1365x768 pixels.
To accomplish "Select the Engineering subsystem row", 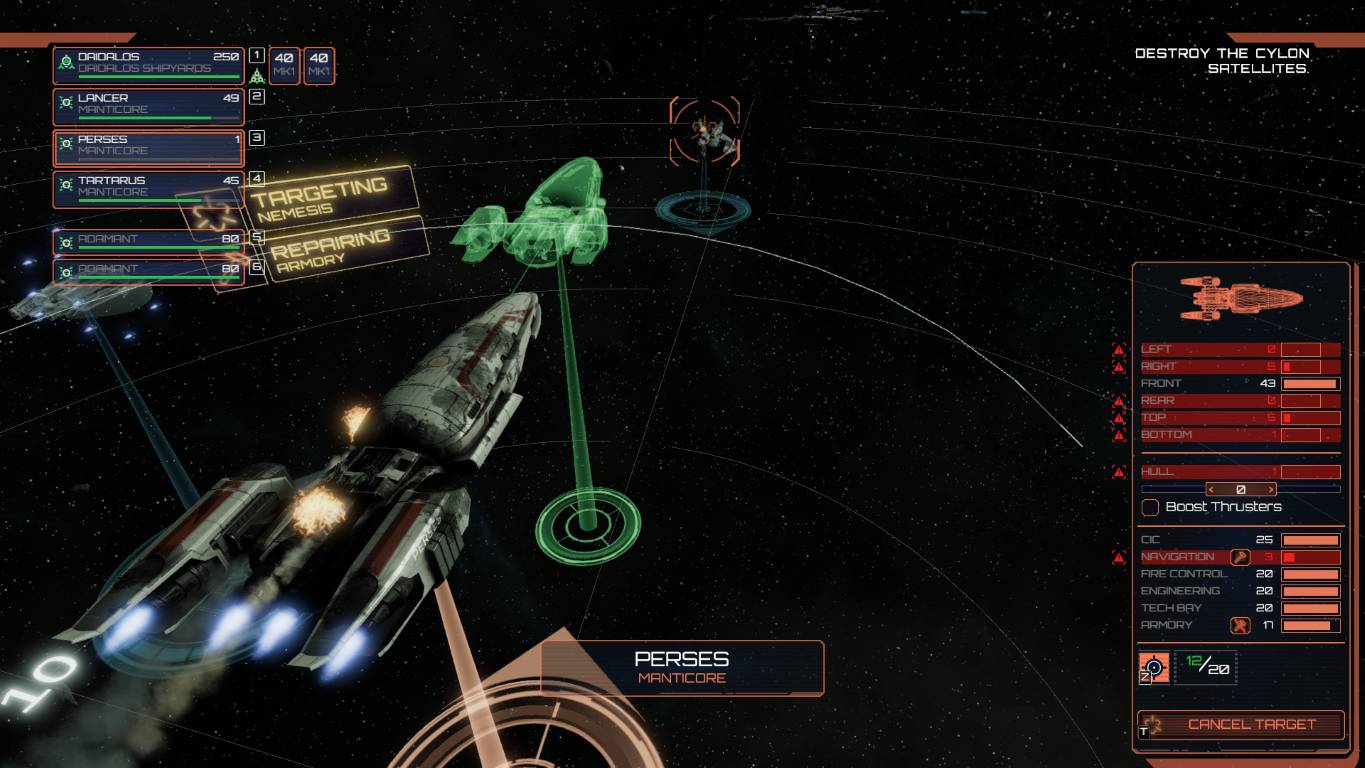I will [1240, 591].
